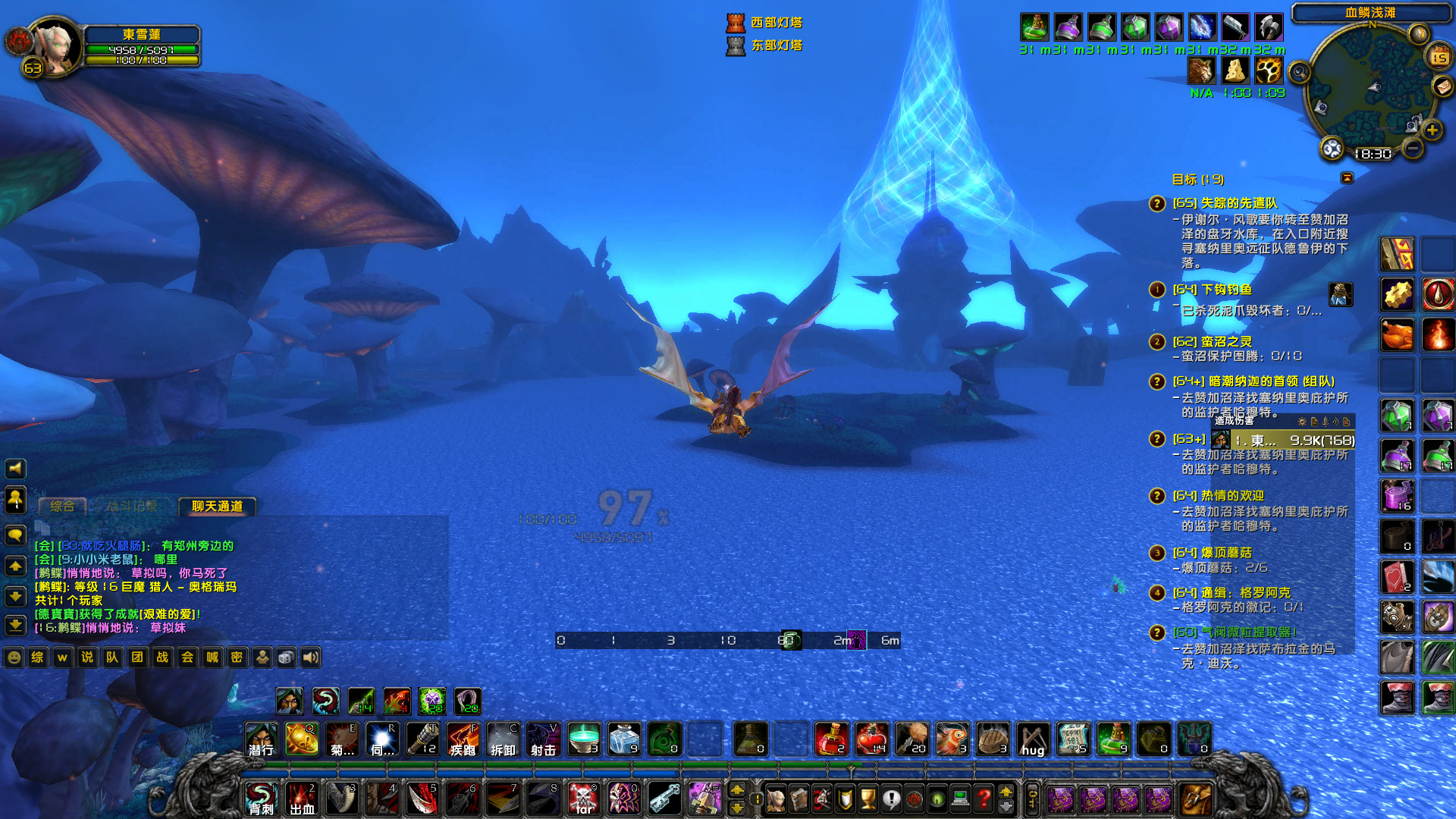
Task: Open the LFG green eye icon
Action: 937,799
